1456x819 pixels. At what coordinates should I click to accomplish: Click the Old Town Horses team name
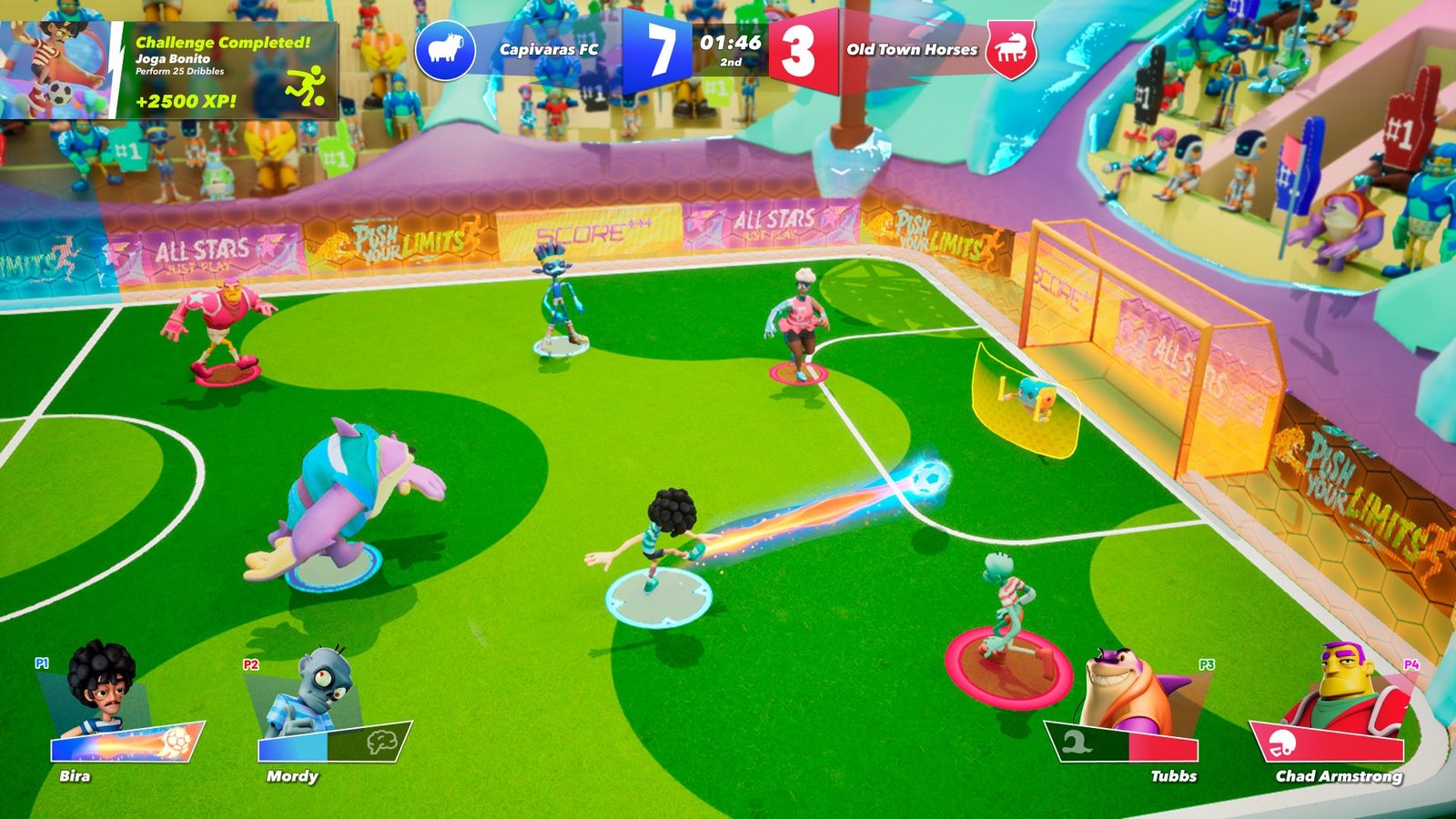pos(910,52)
